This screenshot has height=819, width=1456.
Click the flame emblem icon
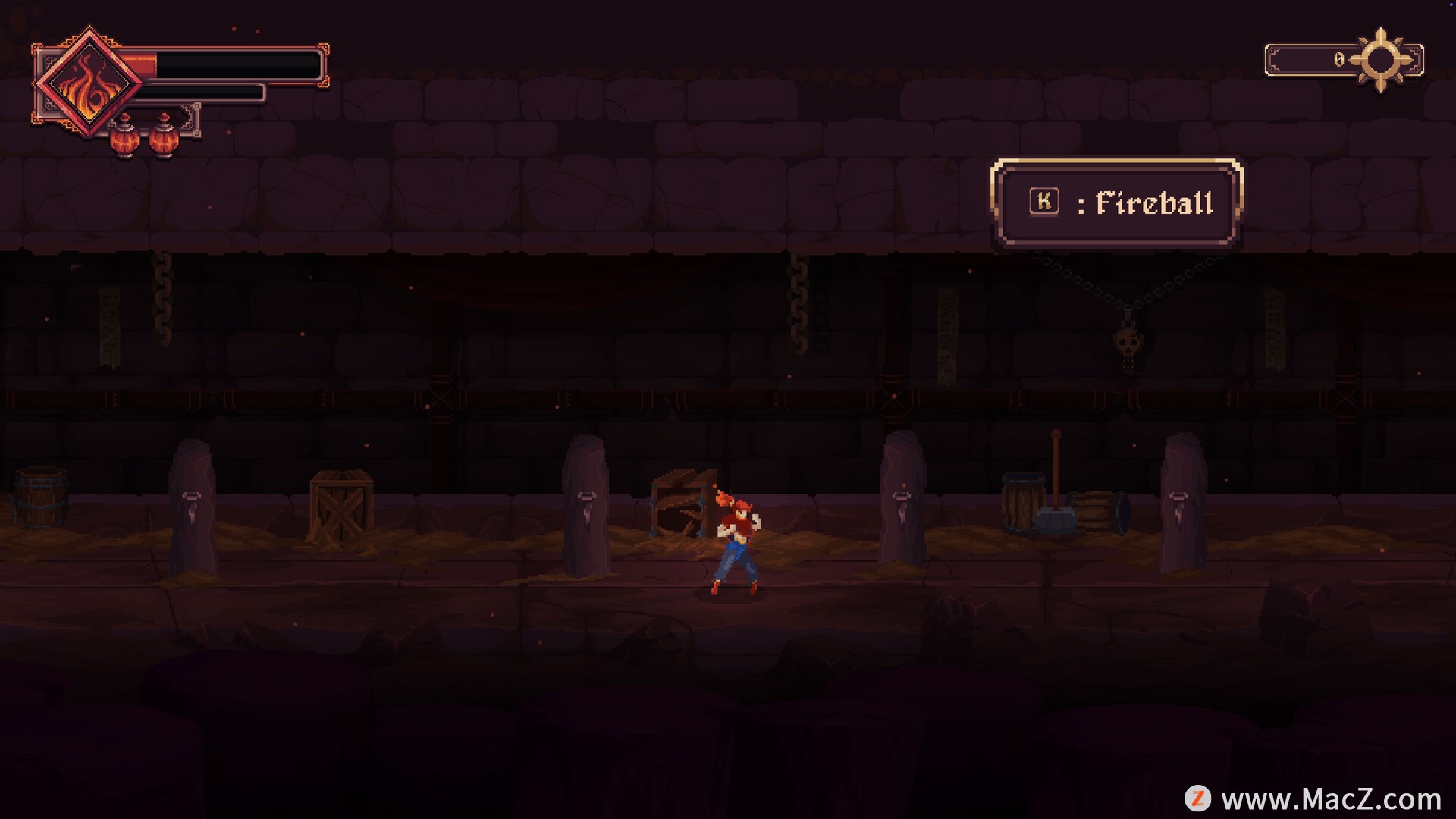(89, 83)
